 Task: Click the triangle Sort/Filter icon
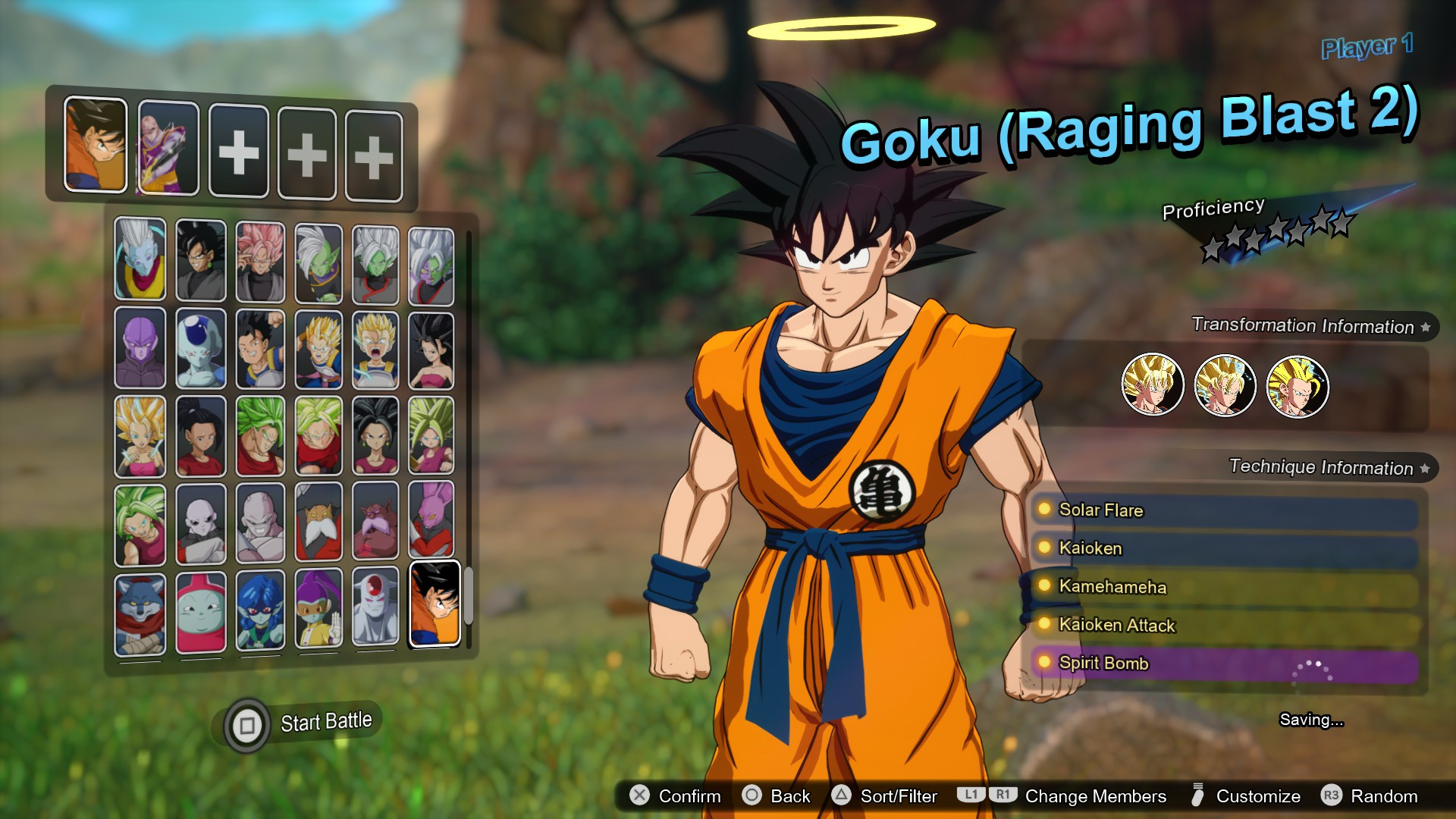click(x=840, y=796)
